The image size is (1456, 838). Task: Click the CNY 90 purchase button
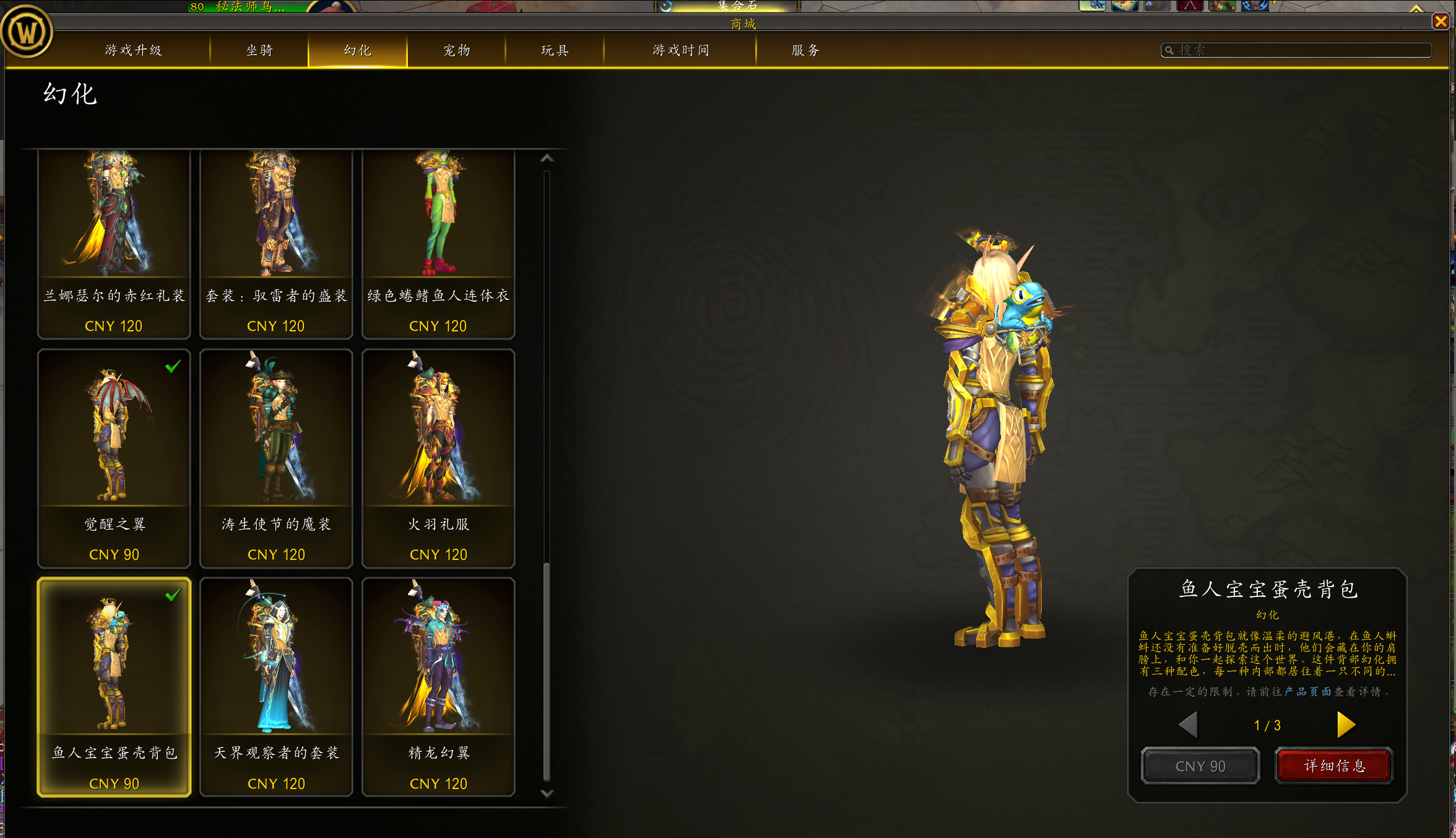point(1200,766)
